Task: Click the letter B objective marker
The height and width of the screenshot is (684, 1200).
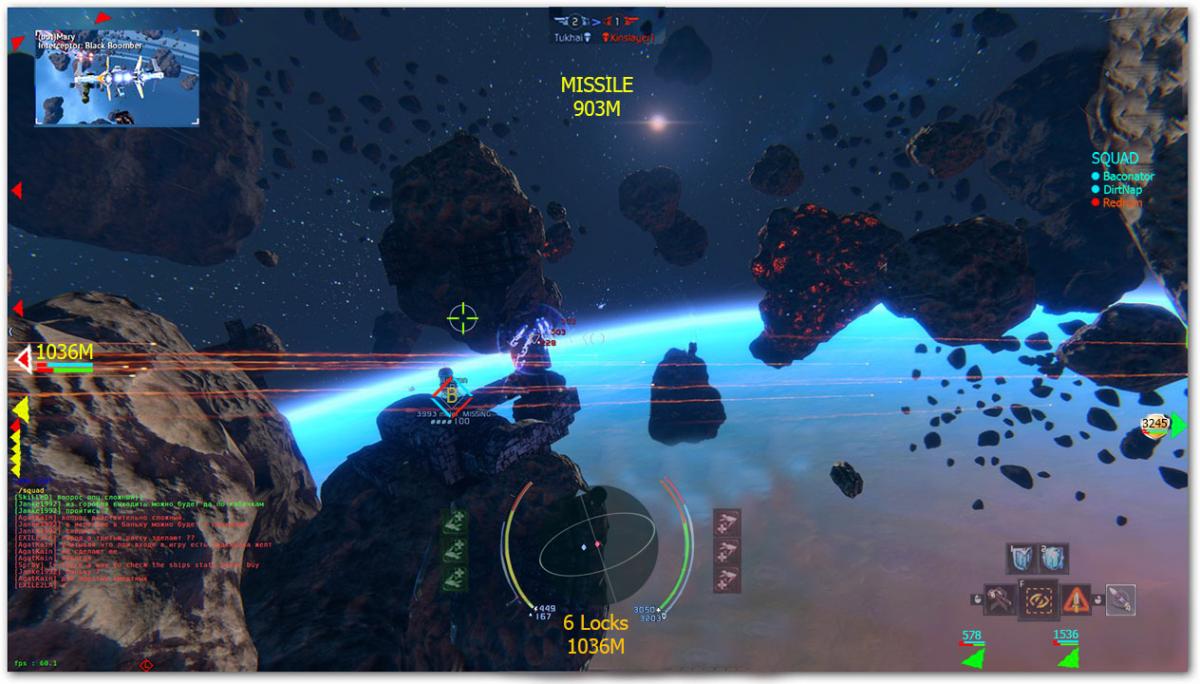Action: coord(451,396)
